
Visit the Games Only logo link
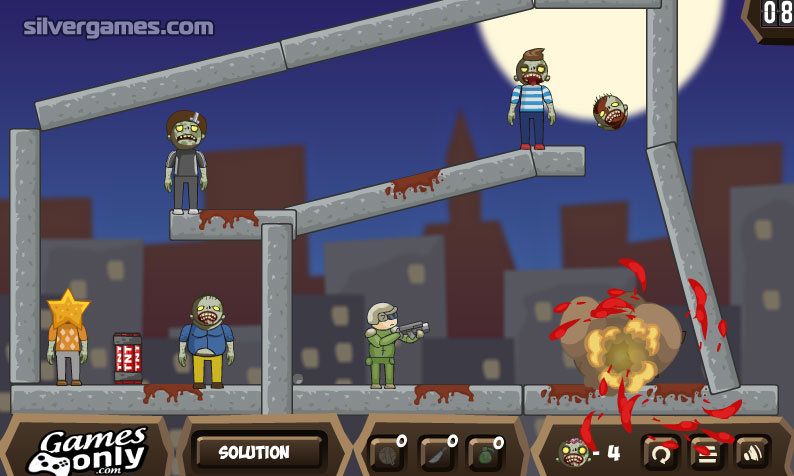[87, 450]
